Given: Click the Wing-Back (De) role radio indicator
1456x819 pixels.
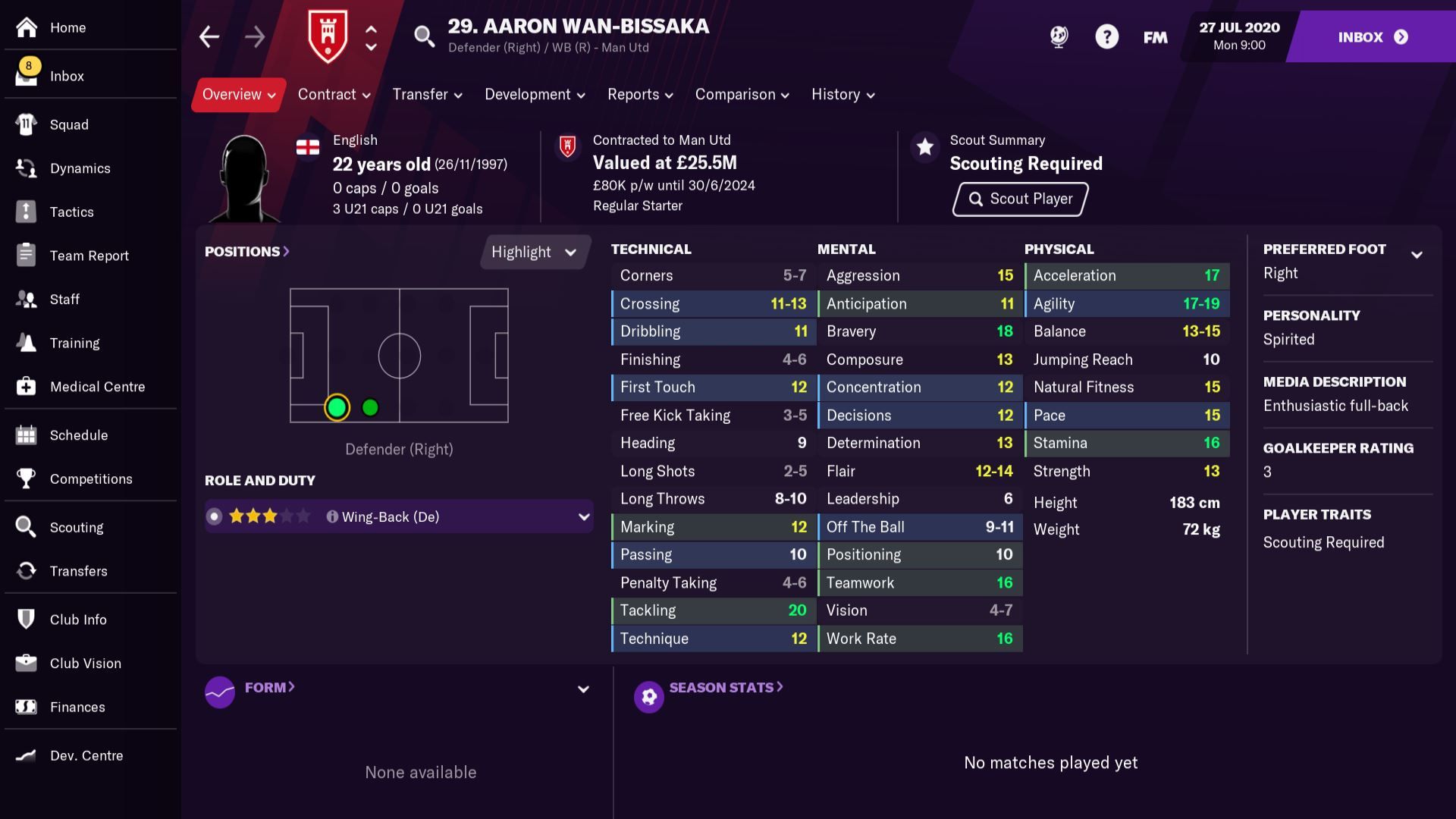Looking at the screenshot, I should tap(215, 516).
